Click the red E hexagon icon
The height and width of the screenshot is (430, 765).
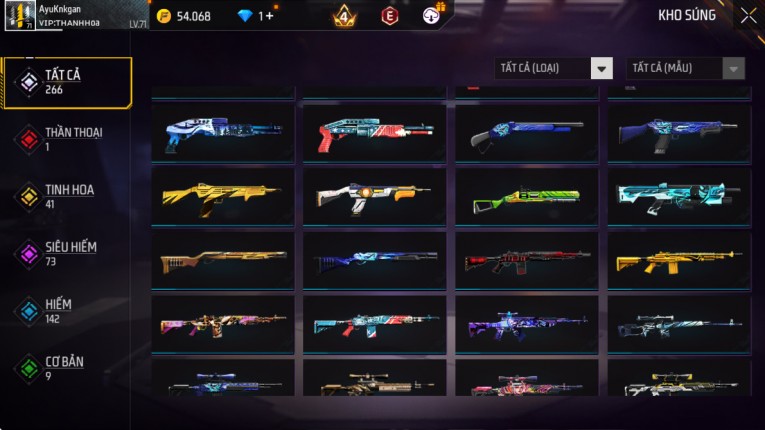pos(390,16)
